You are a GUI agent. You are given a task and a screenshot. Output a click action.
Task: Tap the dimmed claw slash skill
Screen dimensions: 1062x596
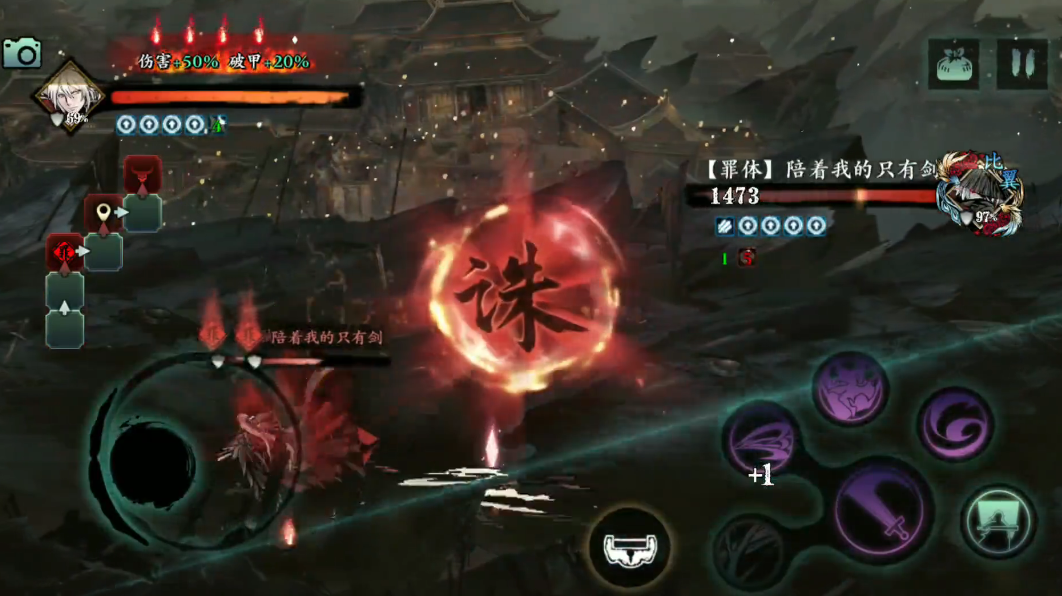pos(750,552)
